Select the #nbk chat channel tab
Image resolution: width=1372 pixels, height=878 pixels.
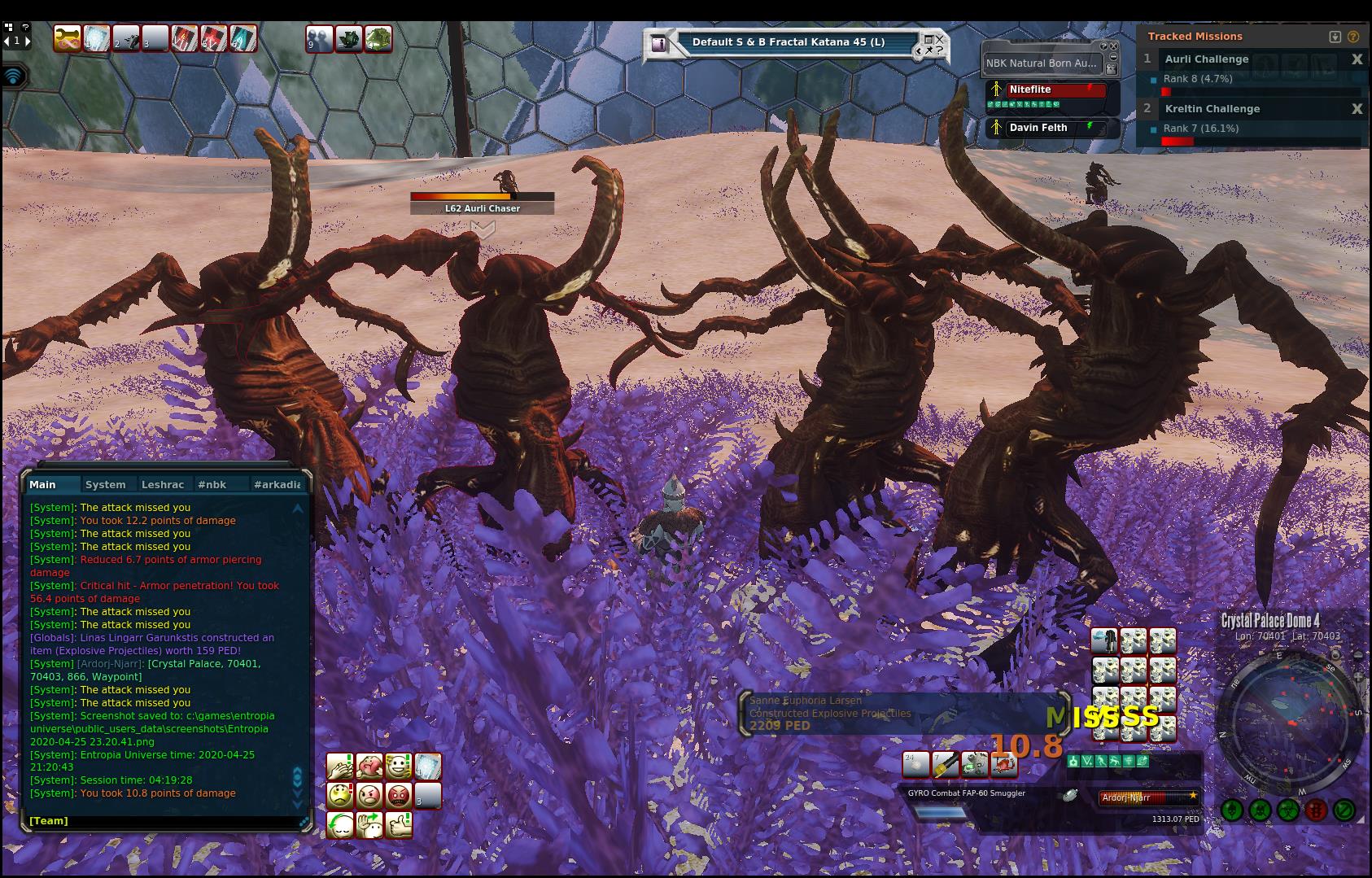[x=212, y=484]
